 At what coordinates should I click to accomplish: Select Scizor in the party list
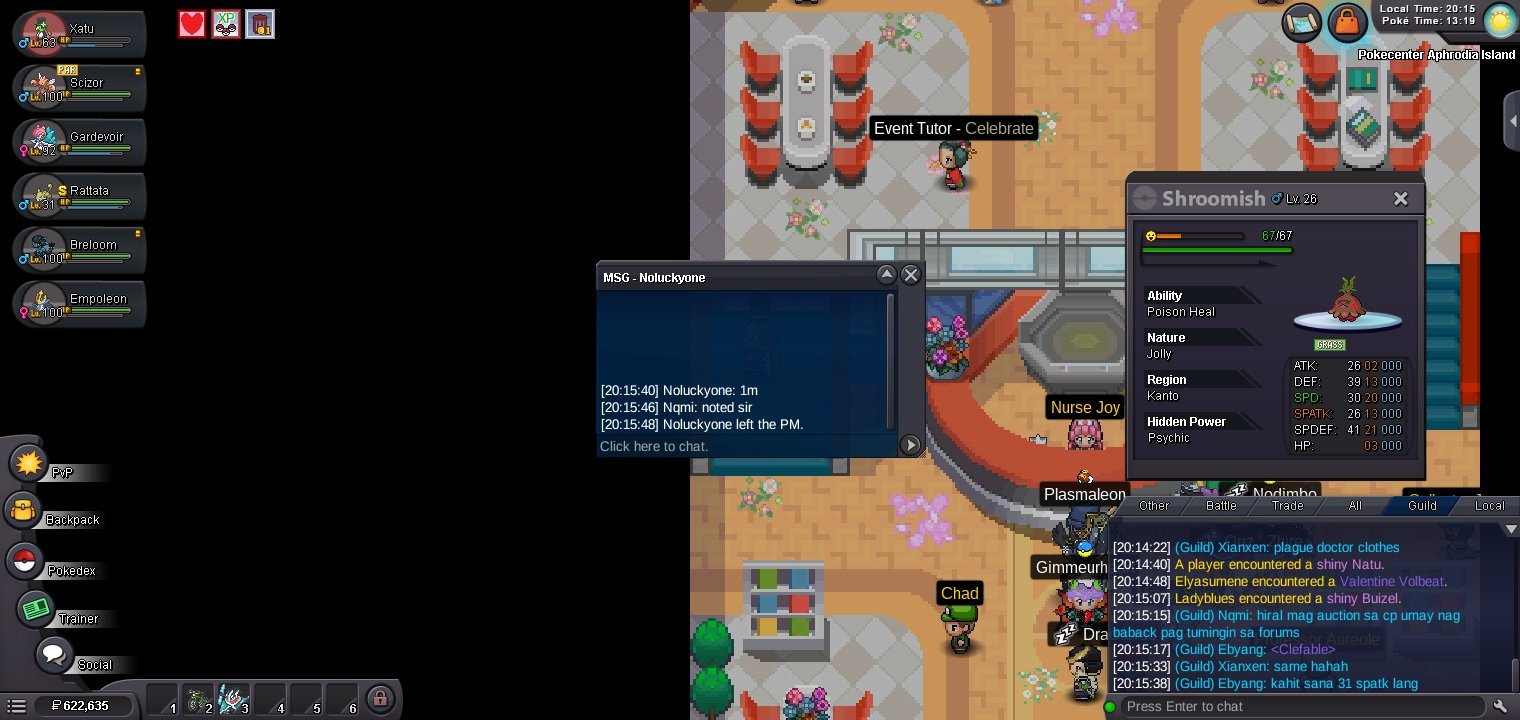pos(80,87)
